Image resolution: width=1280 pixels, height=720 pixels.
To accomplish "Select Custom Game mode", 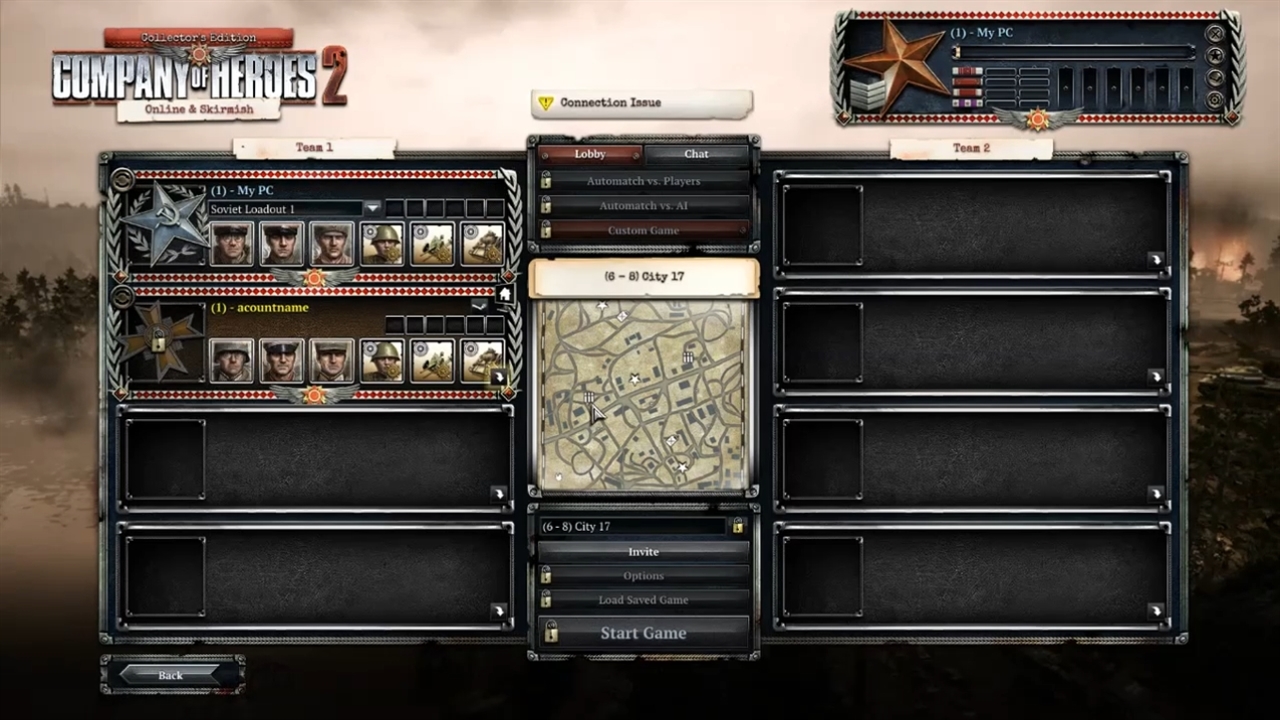I will (x=643, y=230).
